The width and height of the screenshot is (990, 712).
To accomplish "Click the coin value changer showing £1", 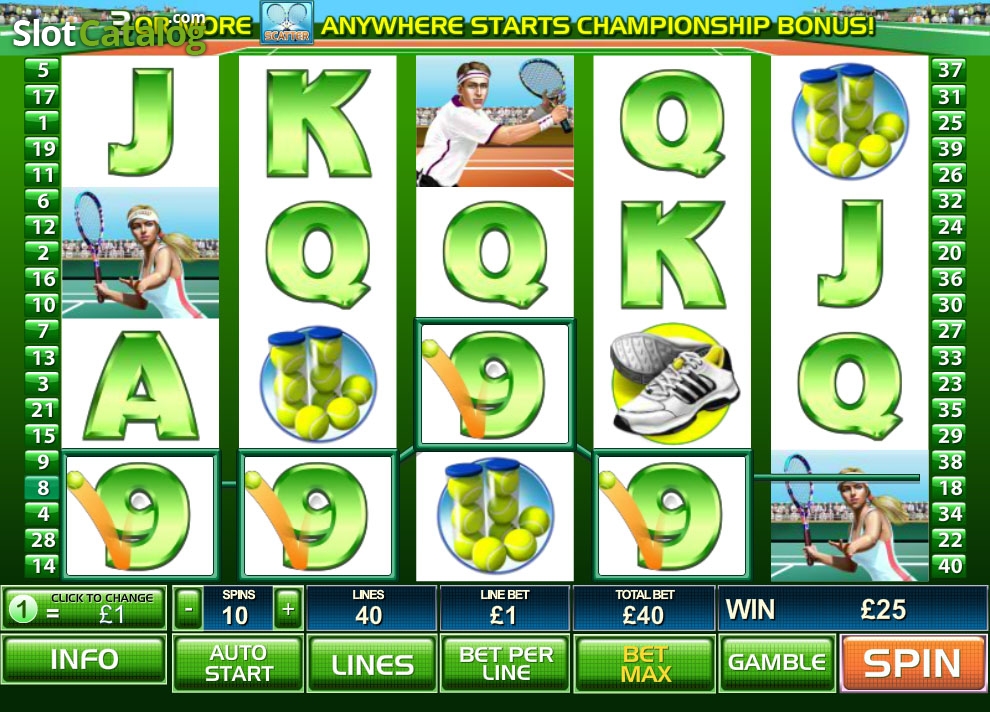I will (84, 609).
